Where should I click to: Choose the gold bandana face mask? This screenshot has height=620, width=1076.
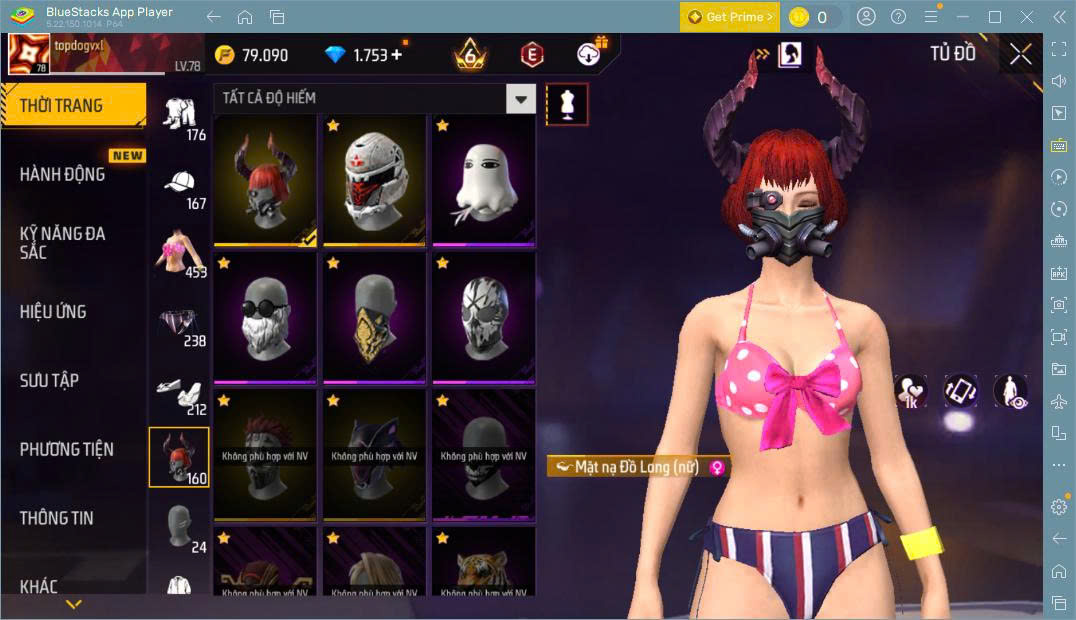[x=374, y=318]
